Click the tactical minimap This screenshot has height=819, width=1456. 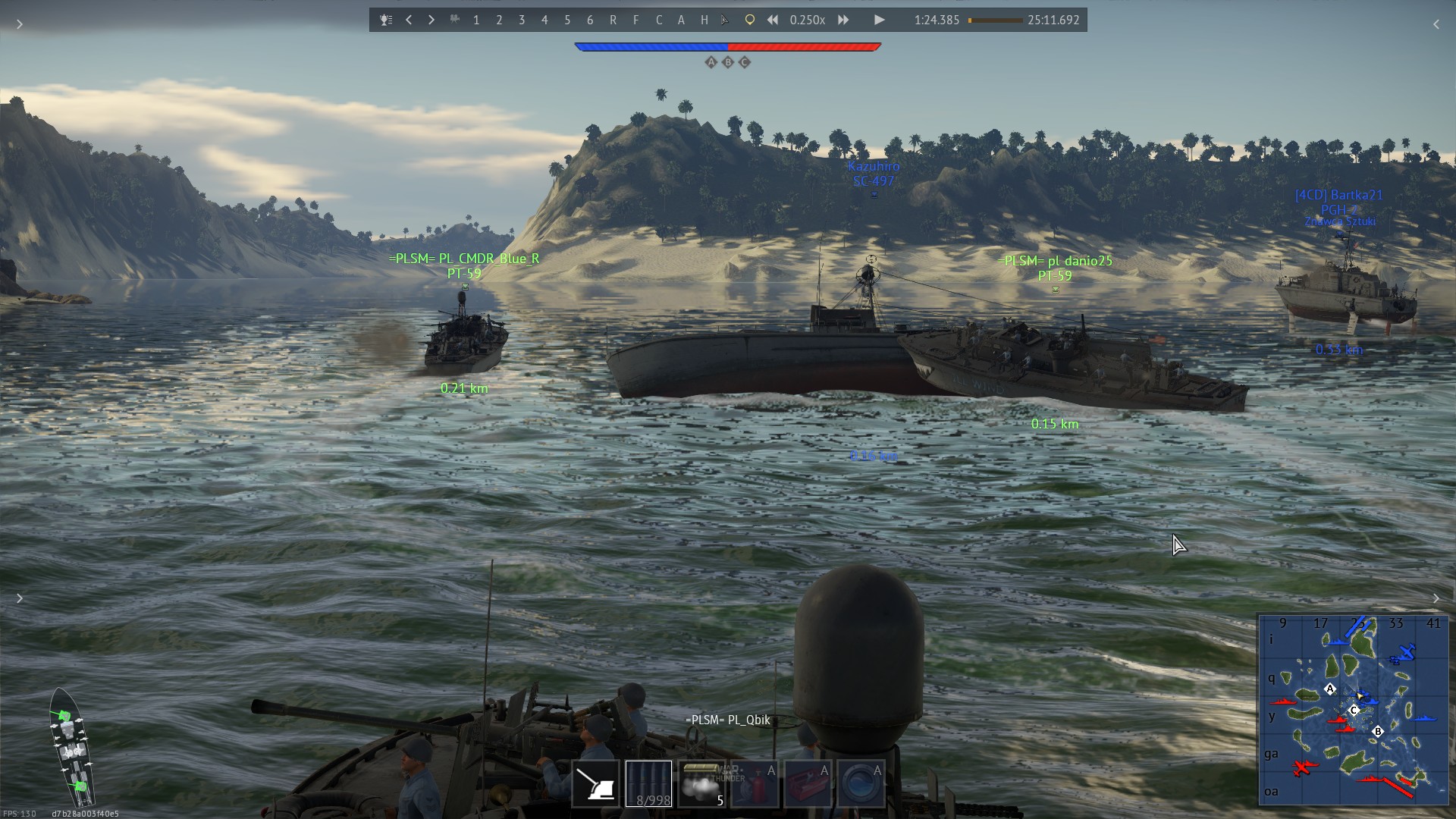coord(1353,709)
